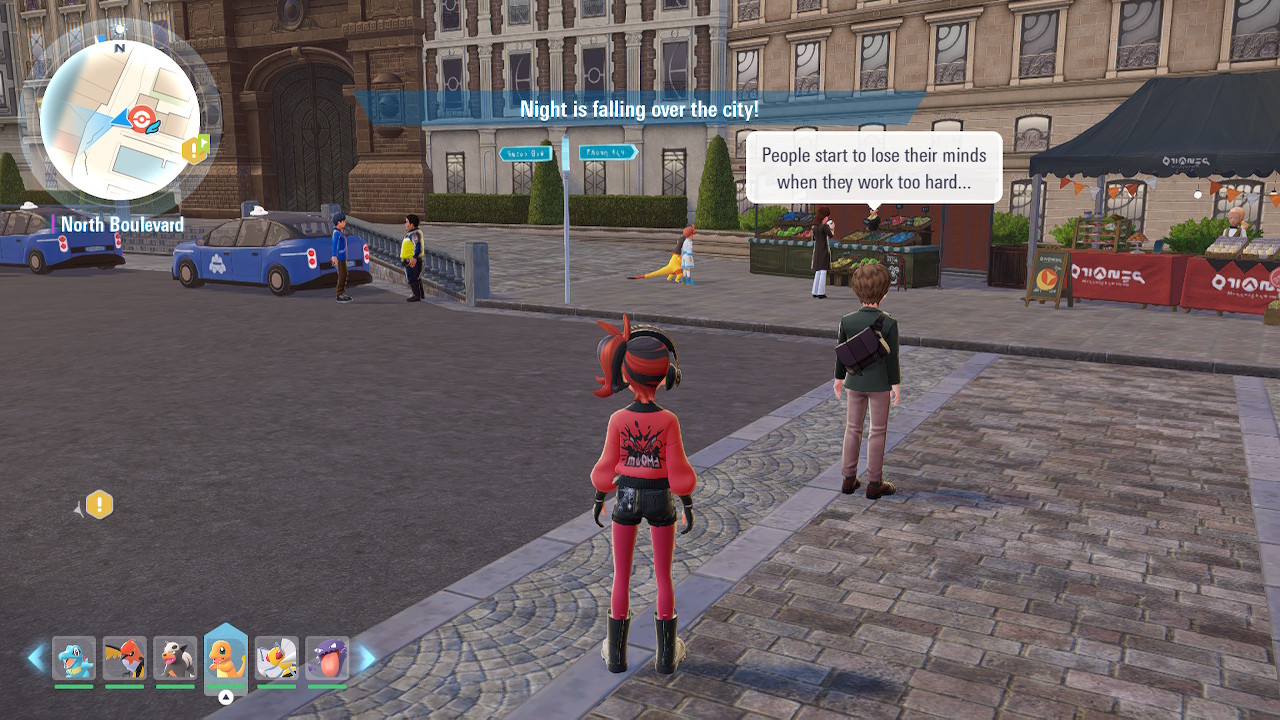Click the yellow exclamation objective marker on the road

[x=99, y=505]
